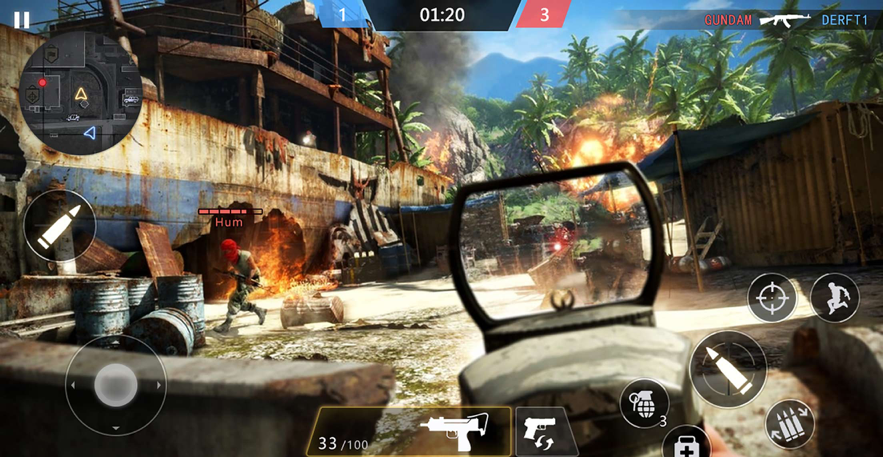Open the circular minimap
Viewport: 883px width, 457px height.
pos(80,93)
